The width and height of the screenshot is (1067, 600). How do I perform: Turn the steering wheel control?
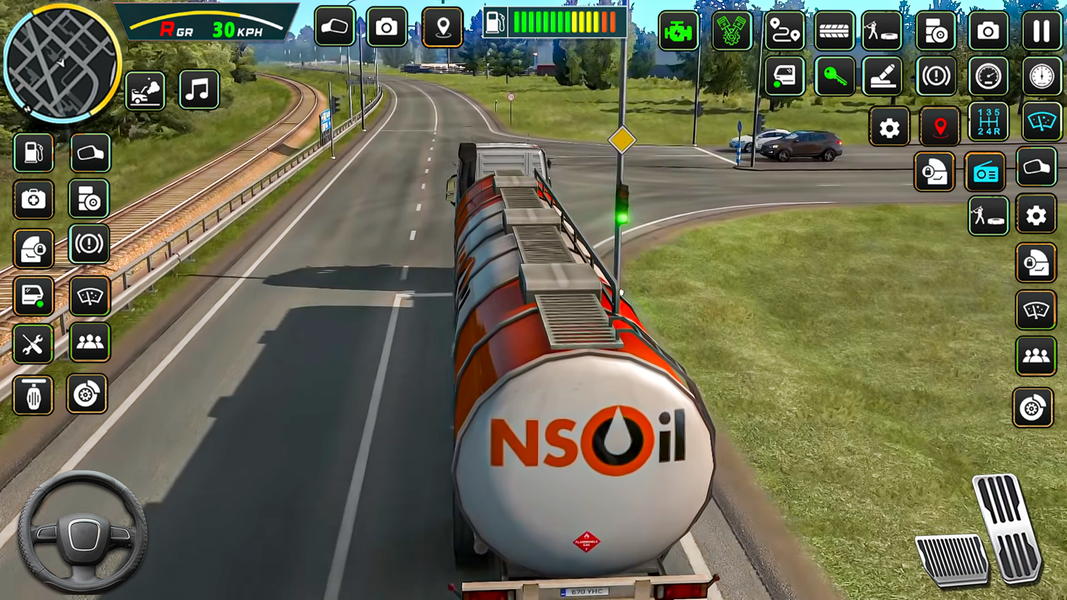pyautogui.click(x=82, y=532)
